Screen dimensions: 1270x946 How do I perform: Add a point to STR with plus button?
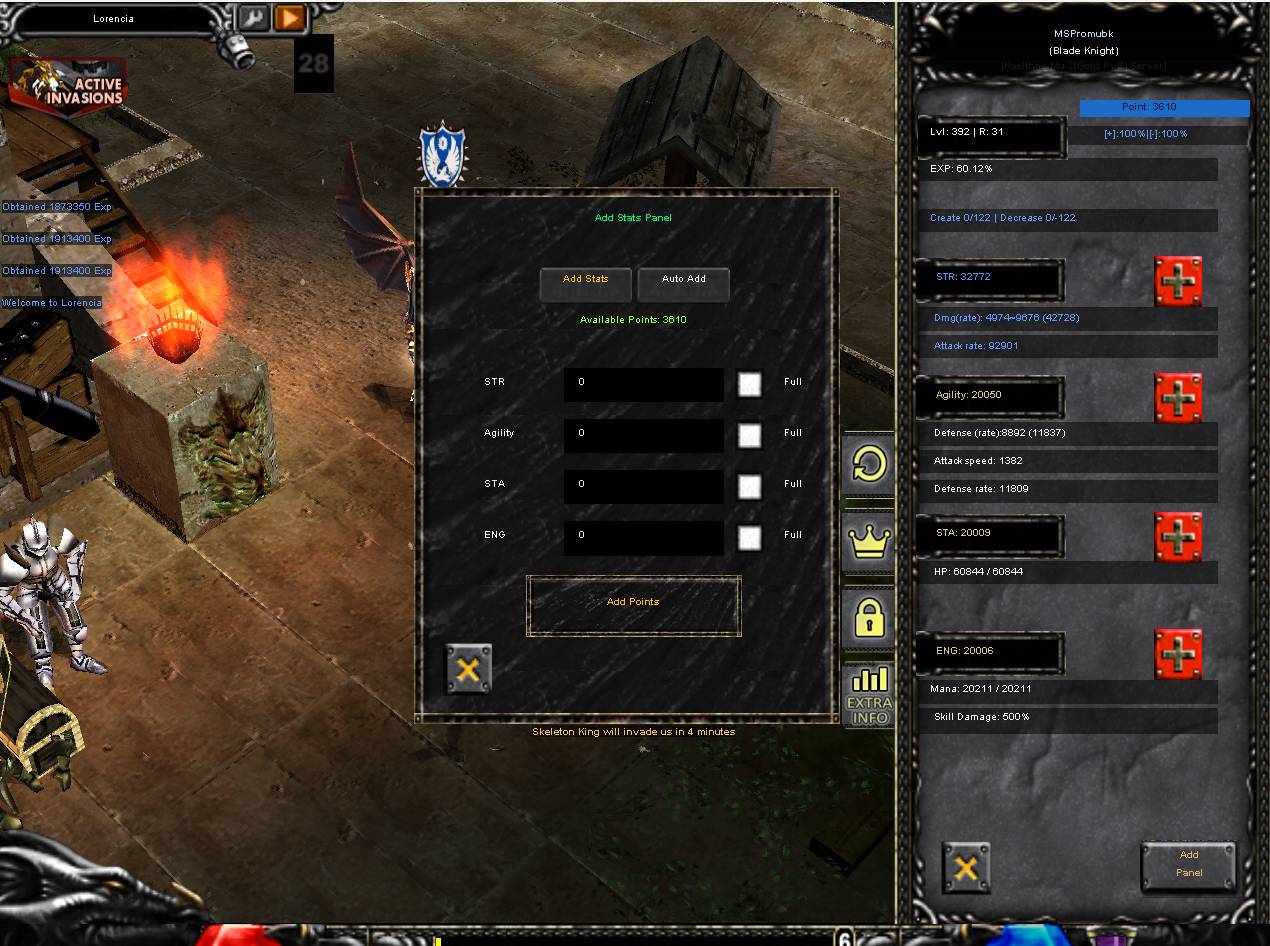point(1178,281)
